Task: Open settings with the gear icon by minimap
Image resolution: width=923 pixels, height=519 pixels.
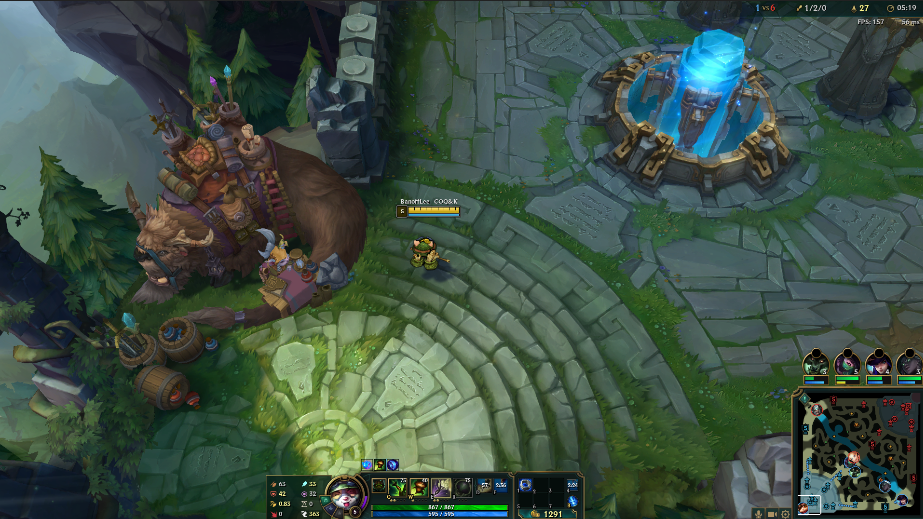Action: [x=786, y=513]
